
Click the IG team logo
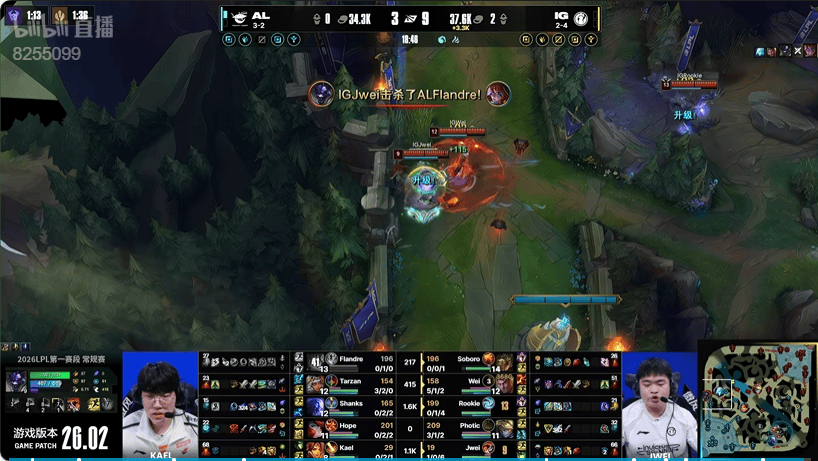580,18
